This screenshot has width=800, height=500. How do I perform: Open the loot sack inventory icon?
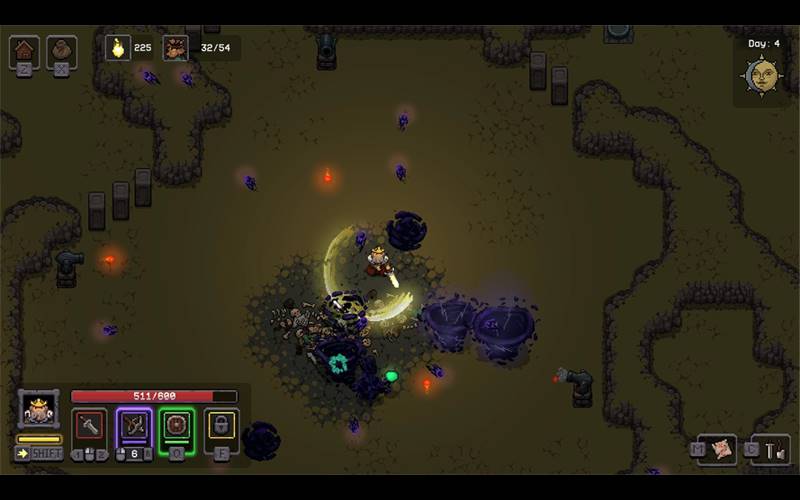[x=61, y=50]
